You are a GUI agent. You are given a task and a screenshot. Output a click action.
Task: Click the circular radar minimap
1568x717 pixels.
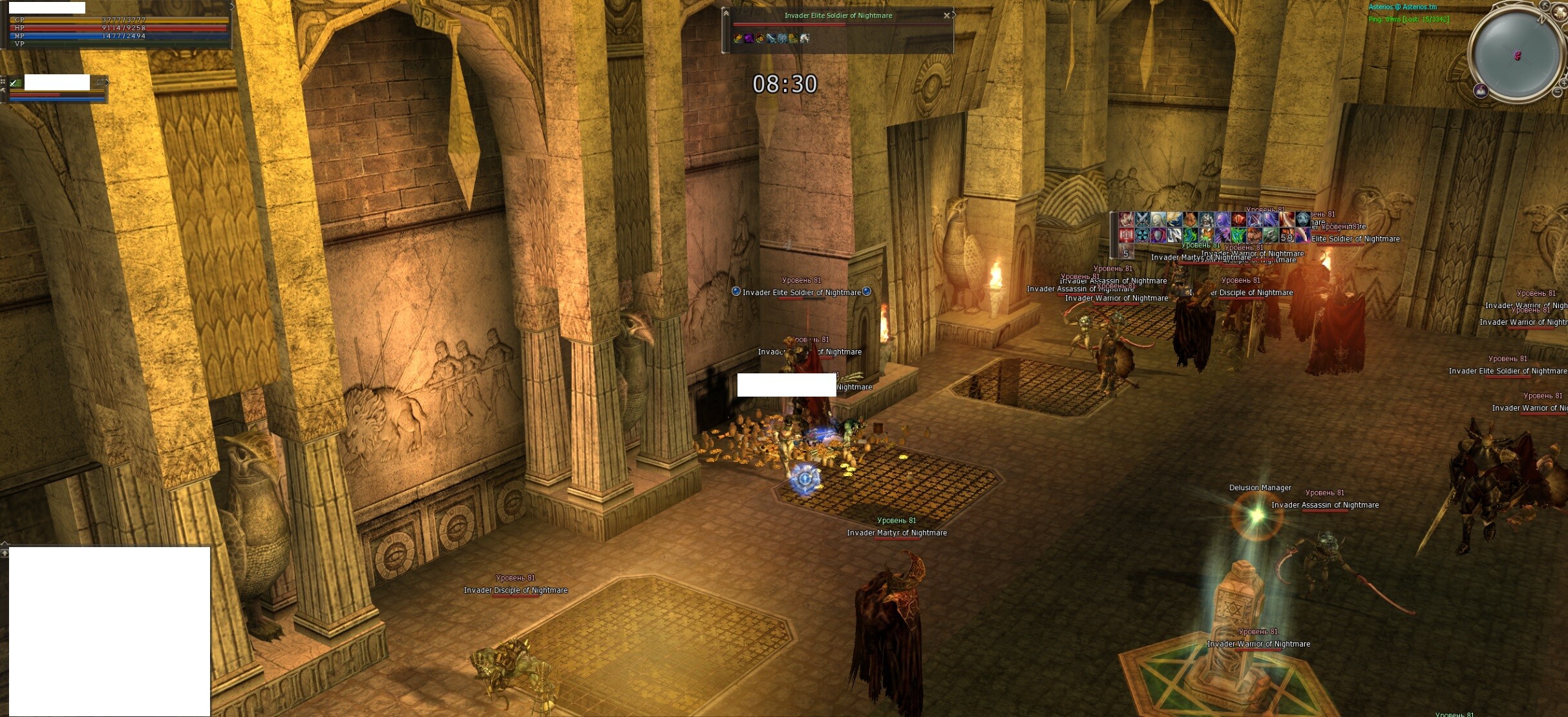point(1516,55)
